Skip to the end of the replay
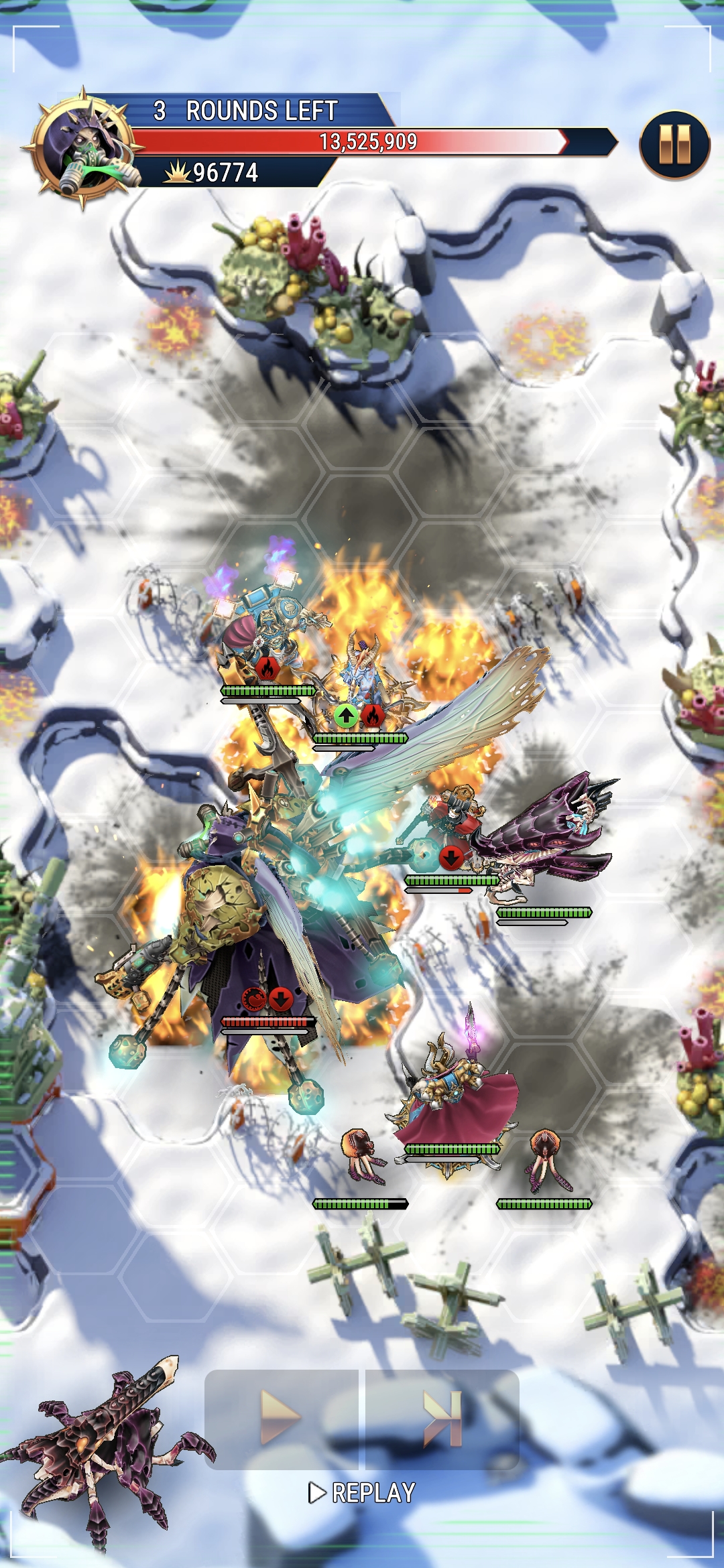The width and height of the screenshot is (724, 1568). tap(442, 1417)
